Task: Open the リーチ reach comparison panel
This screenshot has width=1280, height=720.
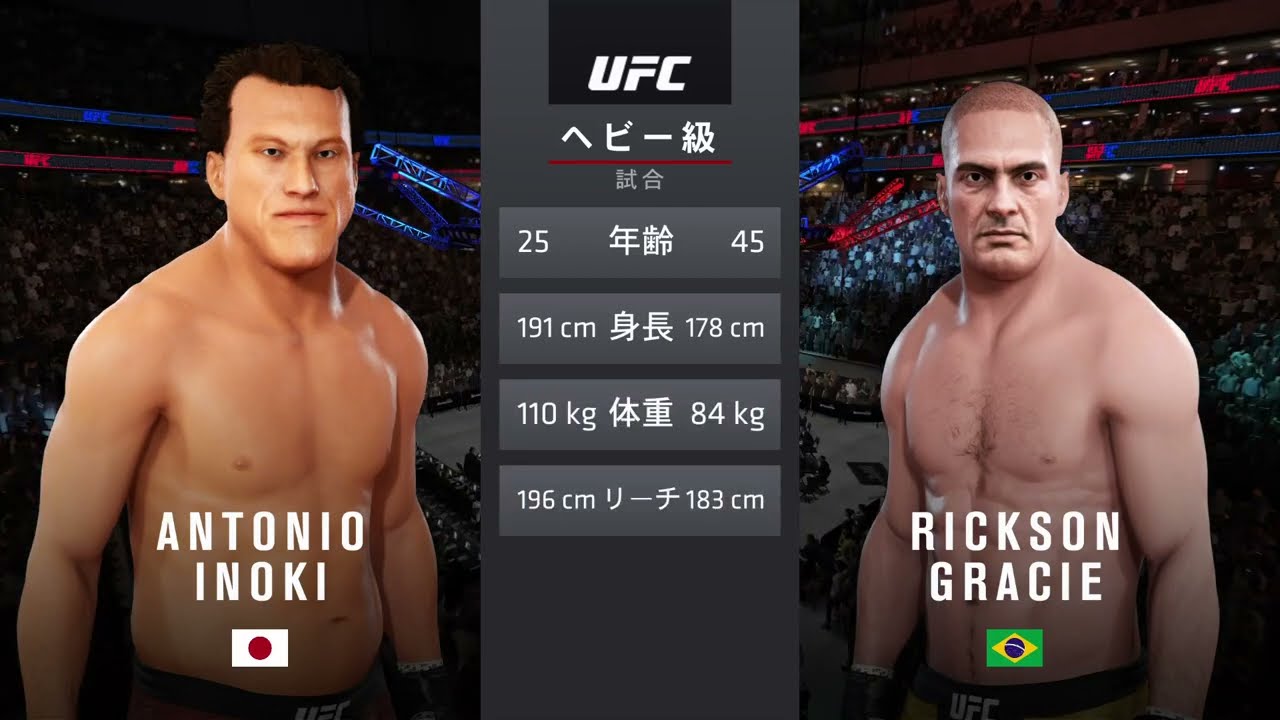Action: (639, 499)
